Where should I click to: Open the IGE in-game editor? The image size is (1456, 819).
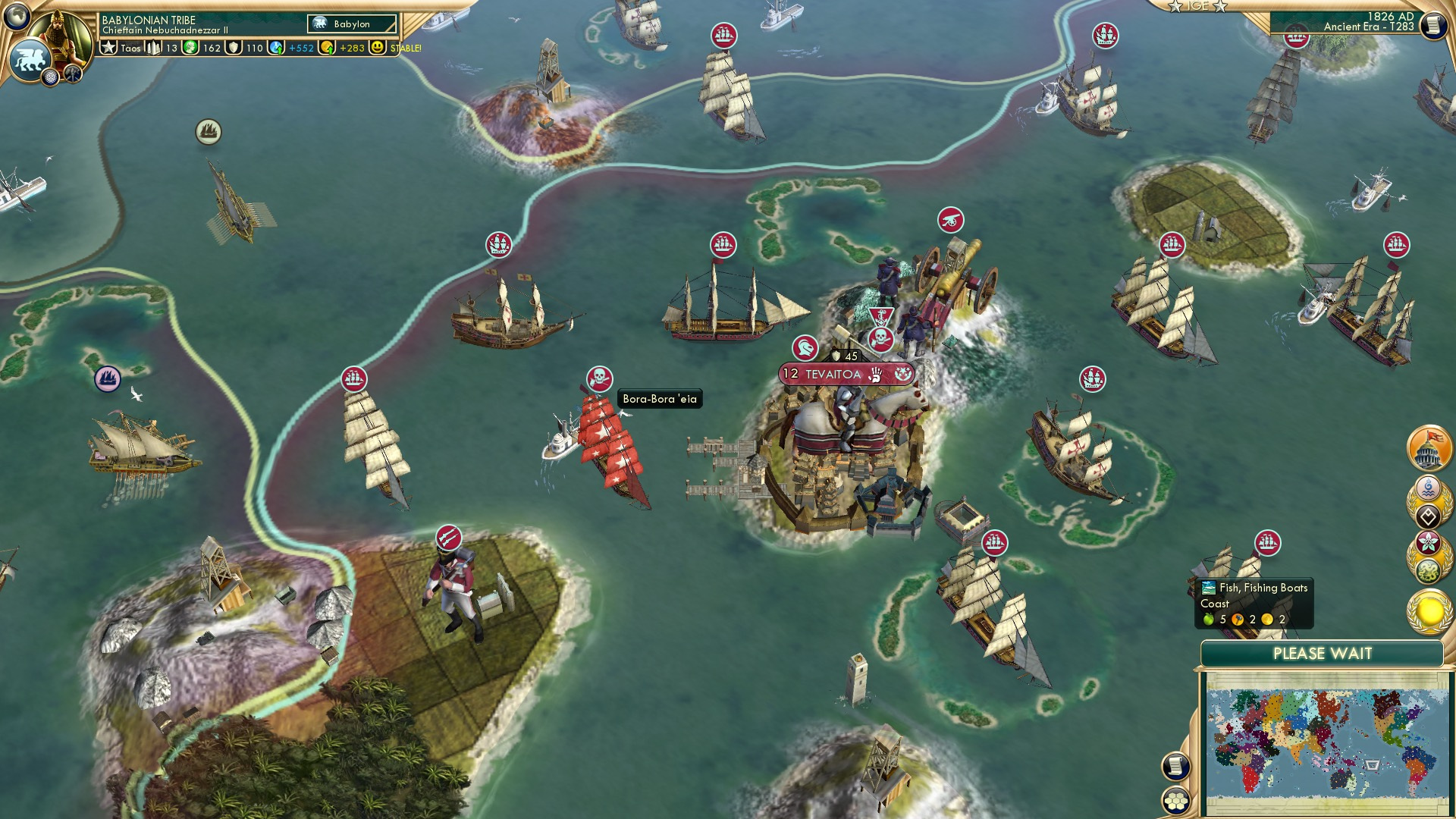[1198, 6]
